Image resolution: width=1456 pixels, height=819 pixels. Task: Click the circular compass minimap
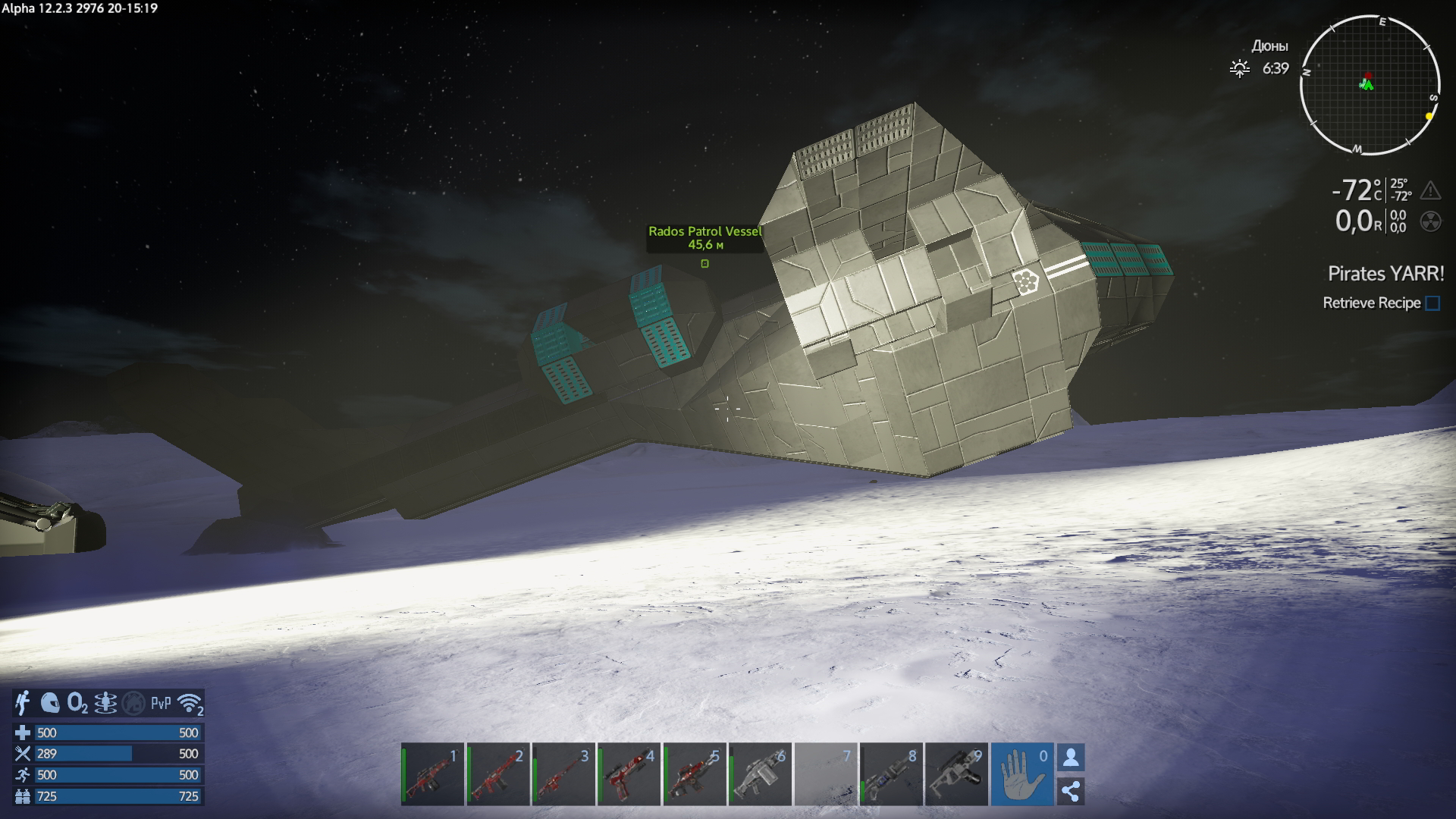[x=1370, y=84]
